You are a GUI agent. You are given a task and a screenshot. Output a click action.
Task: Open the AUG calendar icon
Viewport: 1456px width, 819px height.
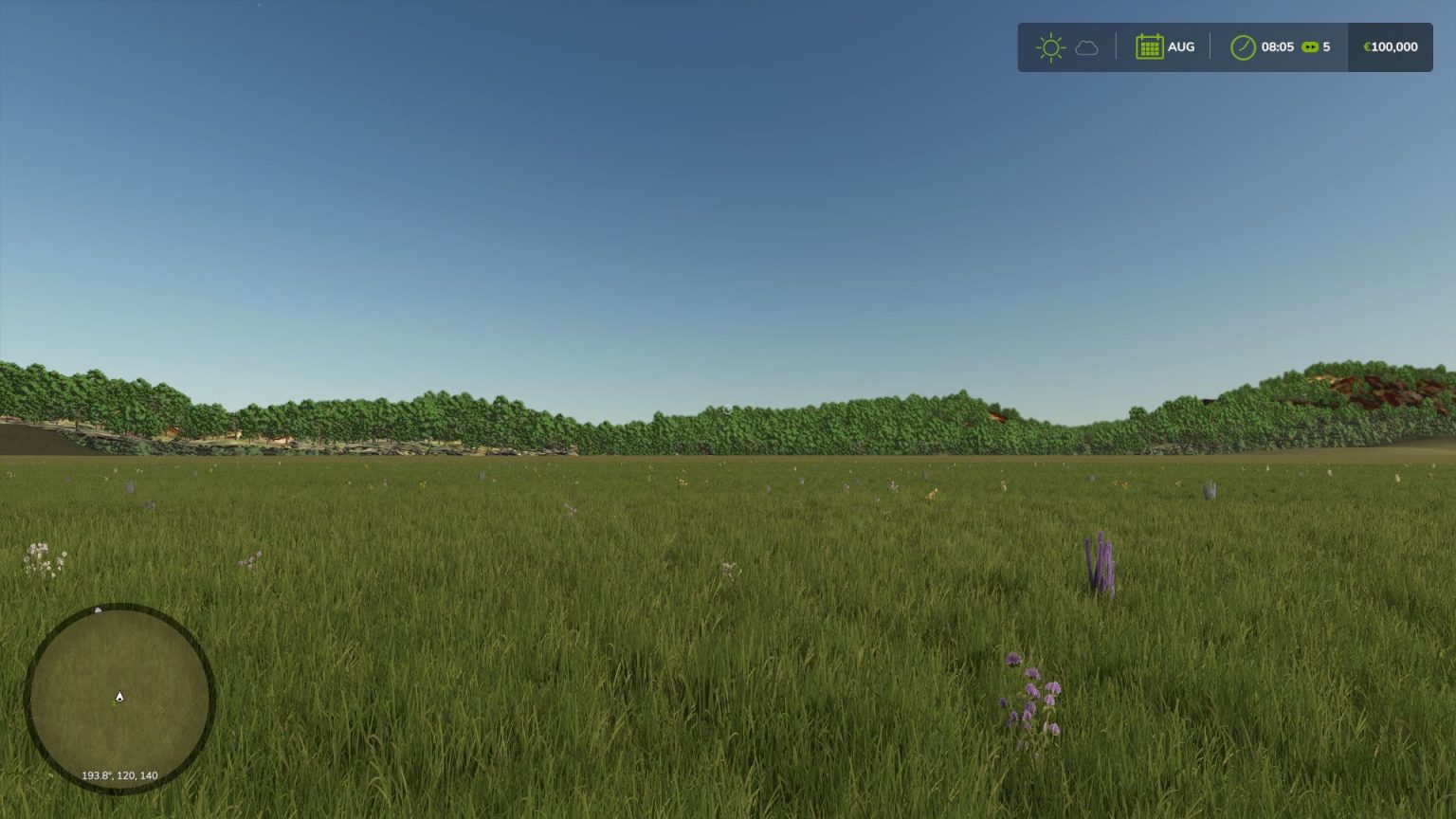(x=1149, y=46)
